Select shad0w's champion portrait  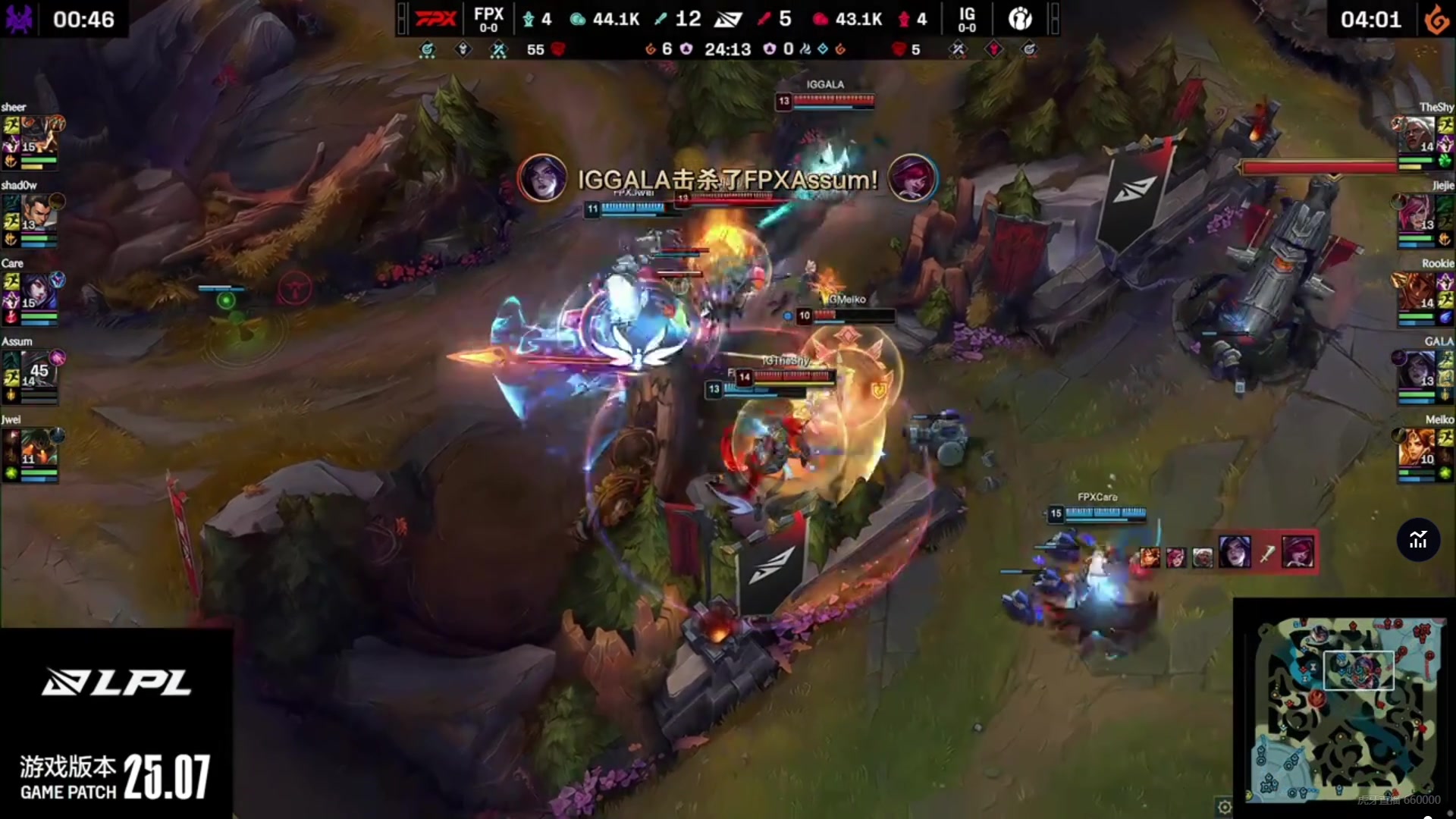(36, 213)
